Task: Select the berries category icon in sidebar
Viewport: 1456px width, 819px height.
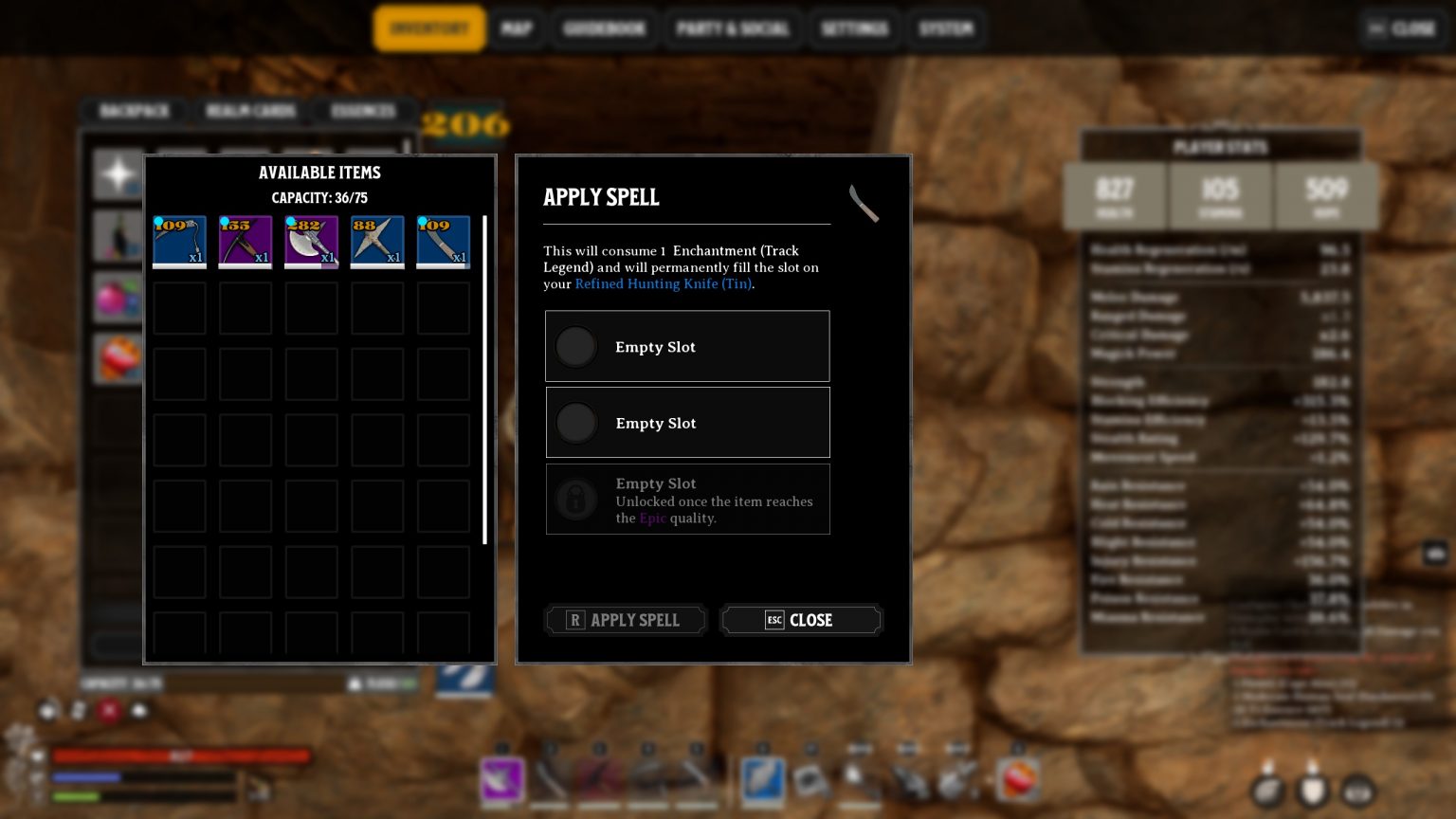Action: tap(117, 296)
